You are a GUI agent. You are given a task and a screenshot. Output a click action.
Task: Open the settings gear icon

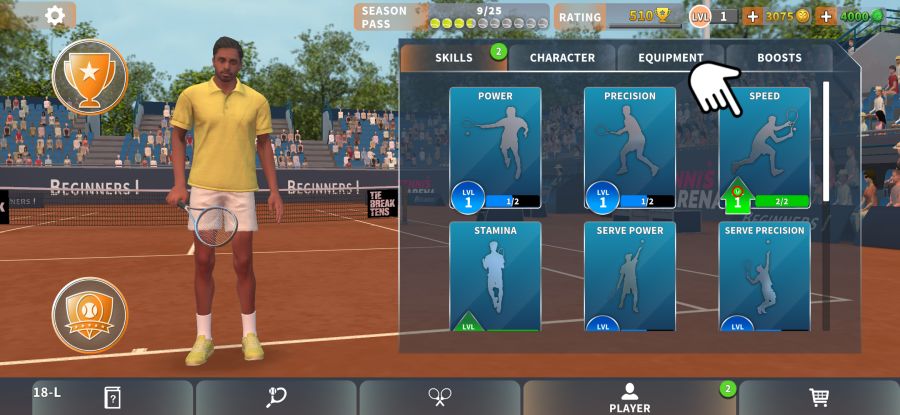pos(55,15)
